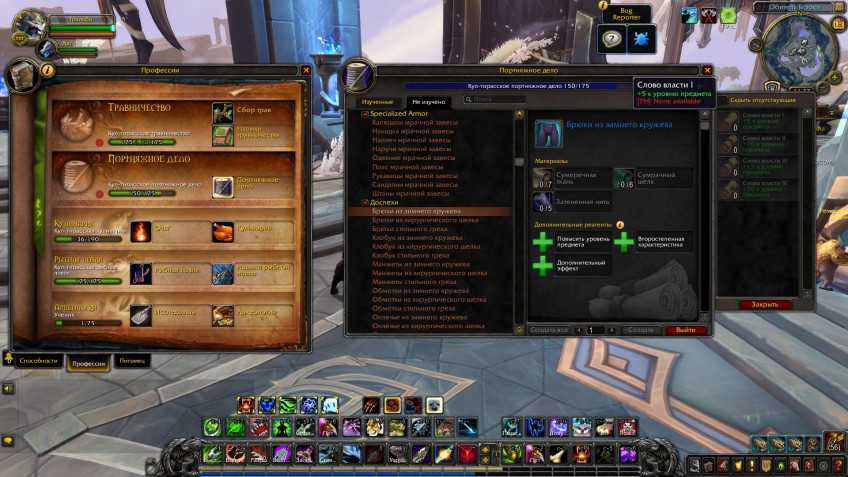Add reagent to Повысить уровень предмета slot

click(542, 242)
